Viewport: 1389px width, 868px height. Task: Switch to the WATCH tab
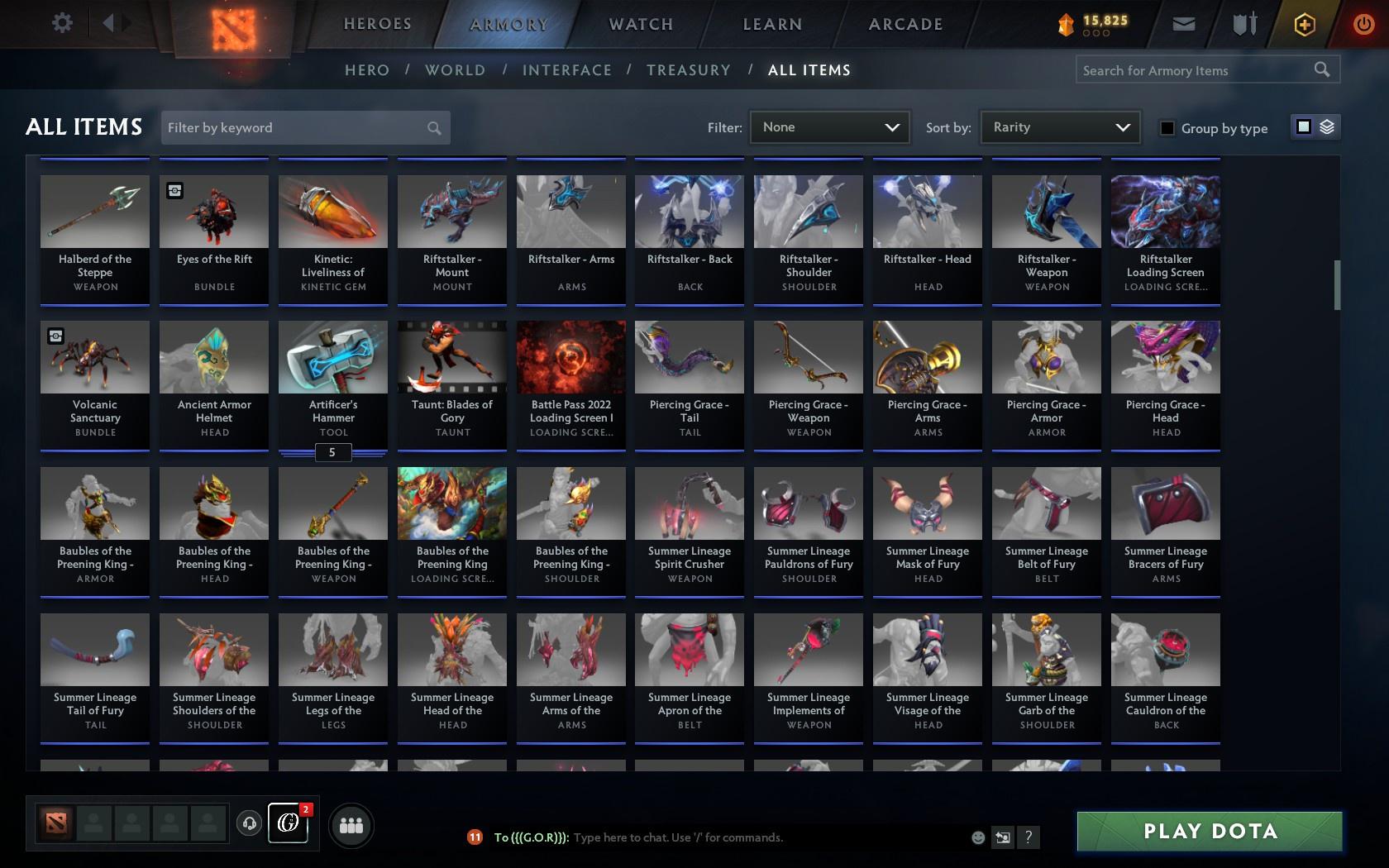point(640,24)
